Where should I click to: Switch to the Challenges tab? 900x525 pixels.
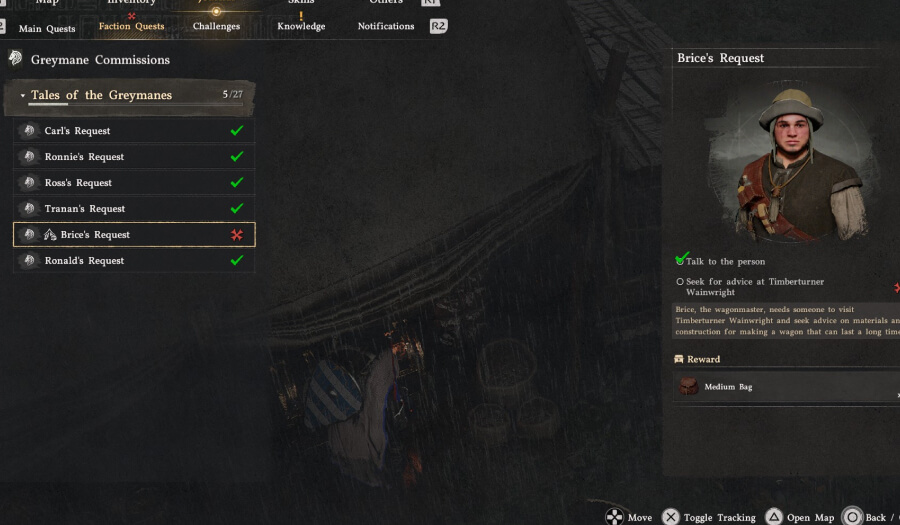click(x=216, y=27)
